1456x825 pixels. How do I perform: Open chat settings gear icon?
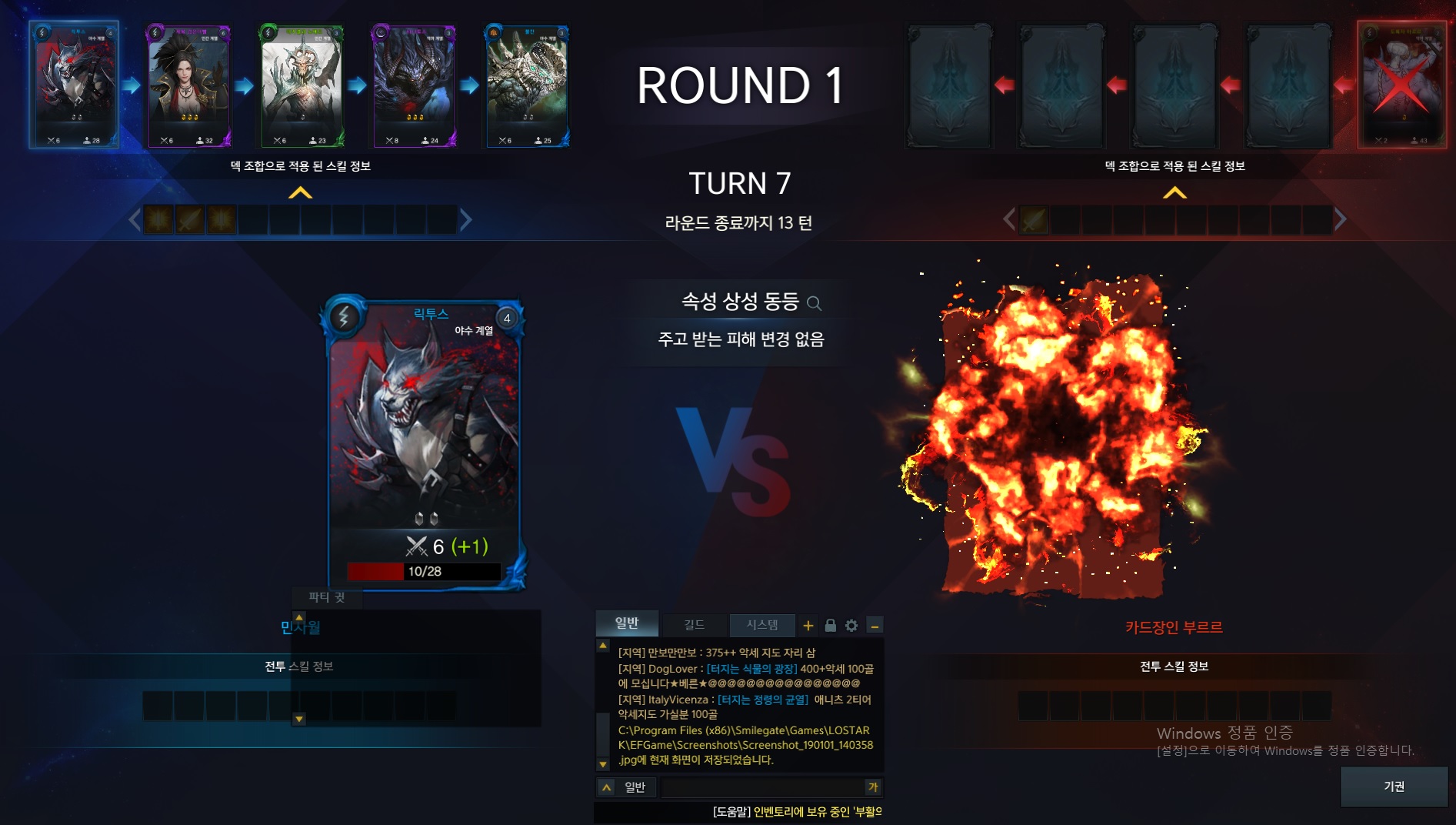tap(851, 626)
